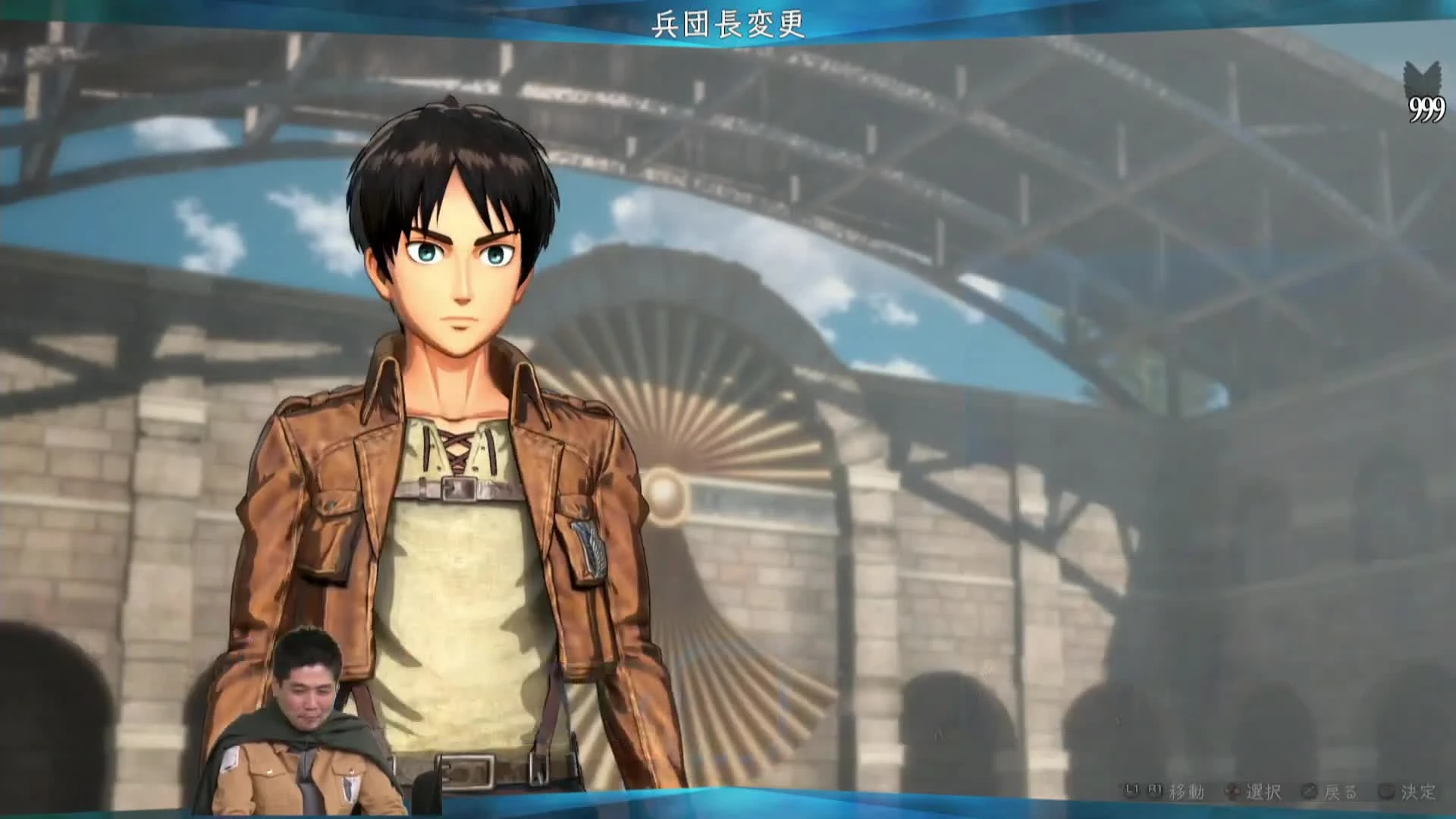Select the L1 shoulder button icon
Image resolution: width=1456 pixels, height=819 pixels.
coord(1131,789)
